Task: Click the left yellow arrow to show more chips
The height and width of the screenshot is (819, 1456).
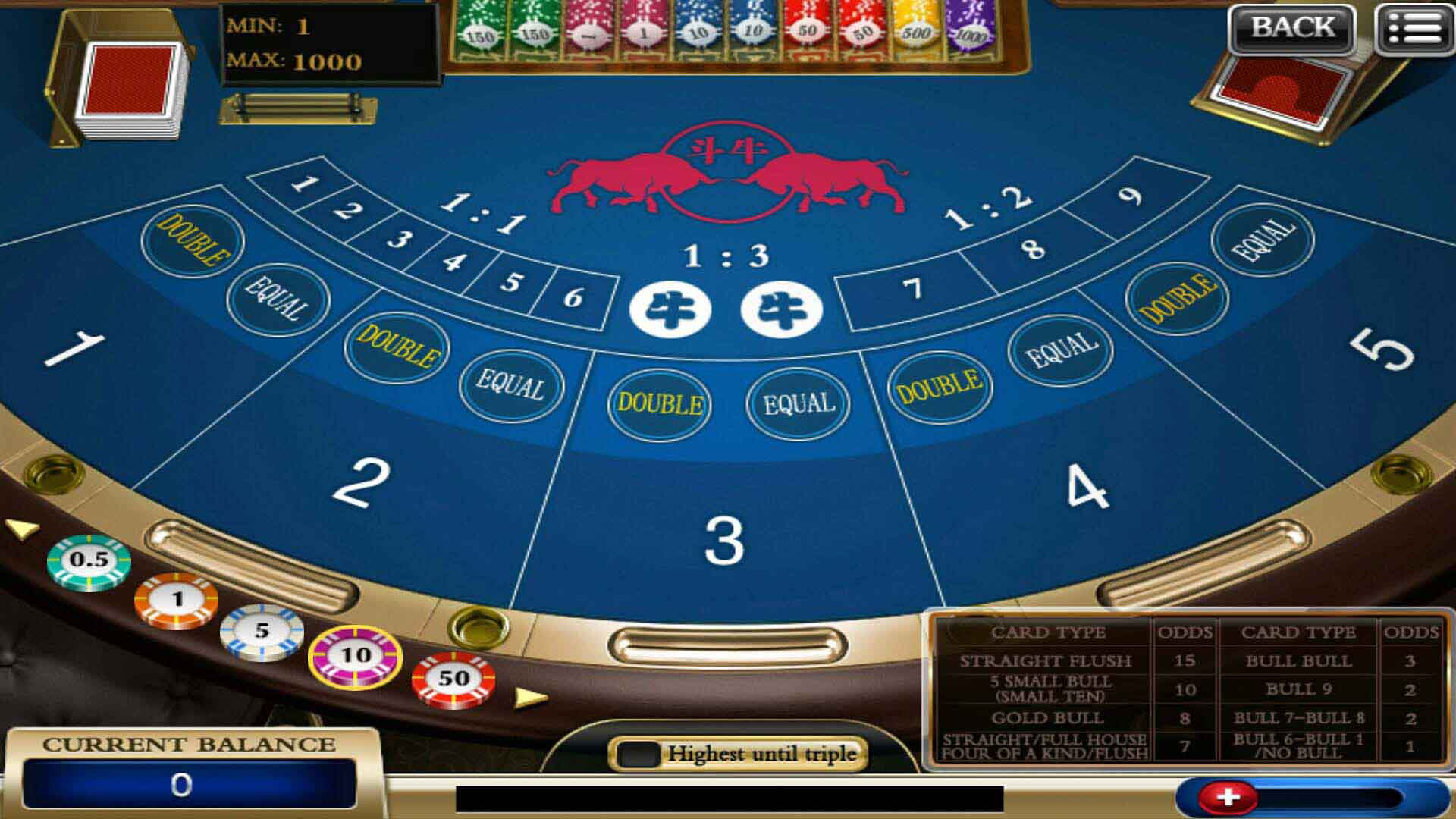Action: point(20,531)
